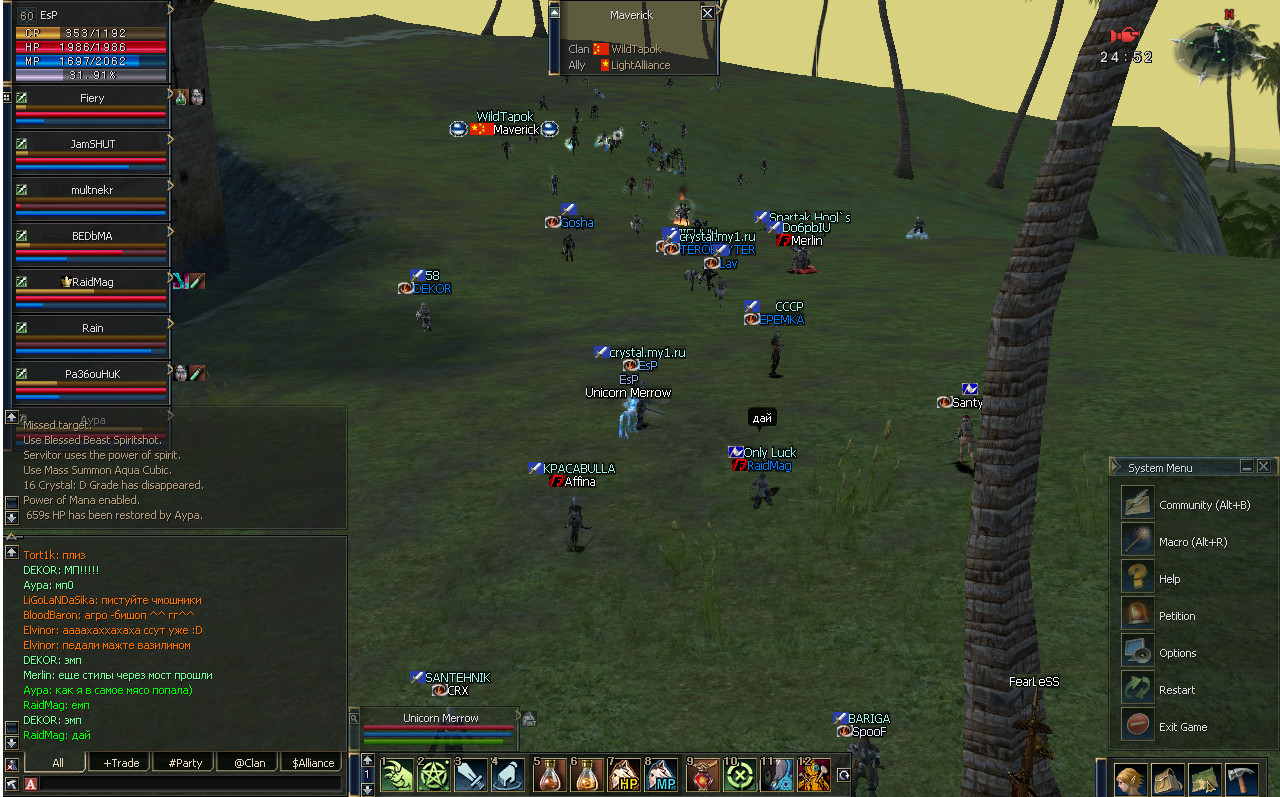Use the HP wolf skill in slot 7

pyautogui.click(x=625, y=775)
